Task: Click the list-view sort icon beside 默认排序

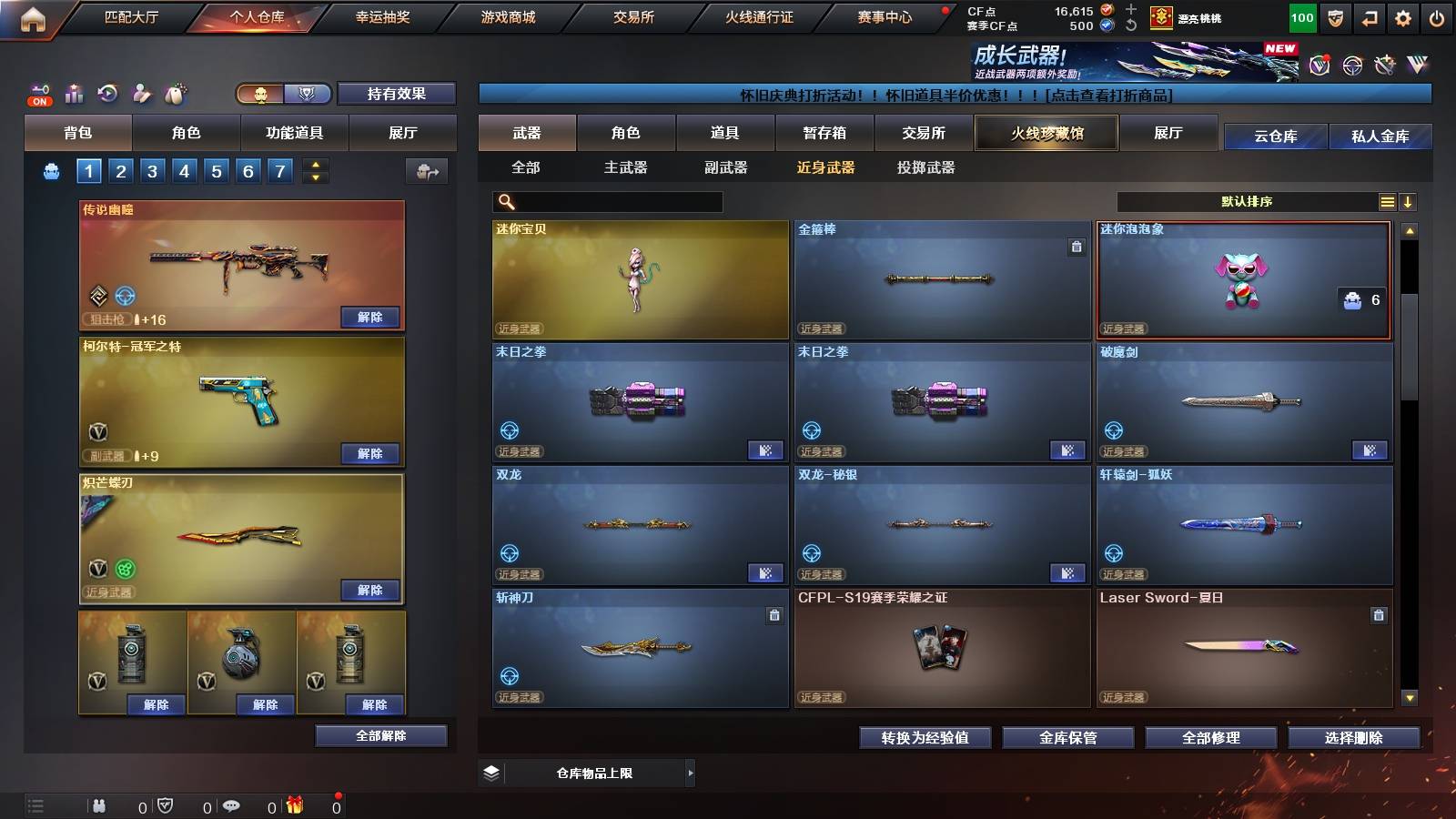Action: [x=1388, y=201]
